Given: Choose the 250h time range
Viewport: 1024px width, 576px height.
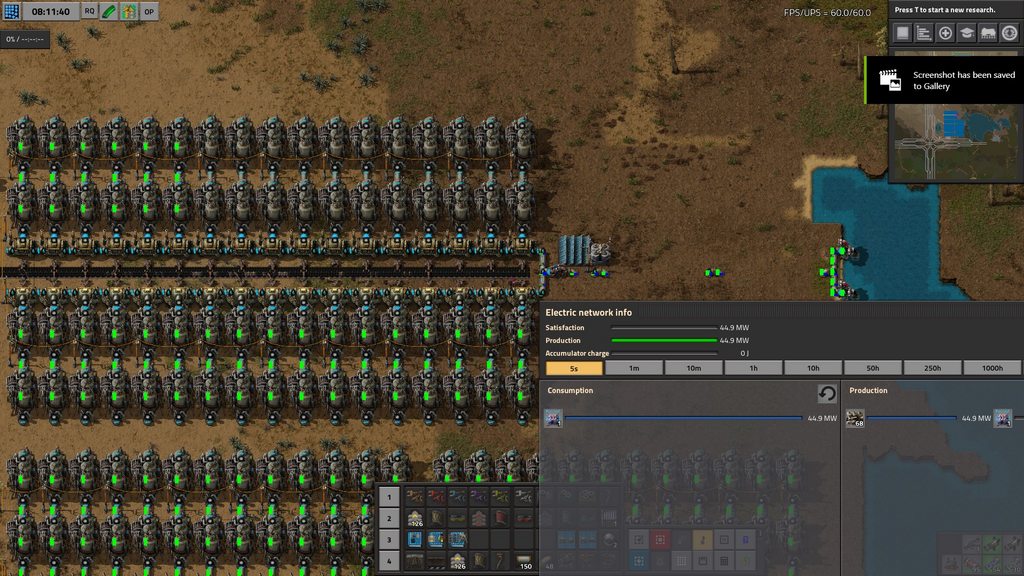Looking at the screenshot, I should 933,368.
